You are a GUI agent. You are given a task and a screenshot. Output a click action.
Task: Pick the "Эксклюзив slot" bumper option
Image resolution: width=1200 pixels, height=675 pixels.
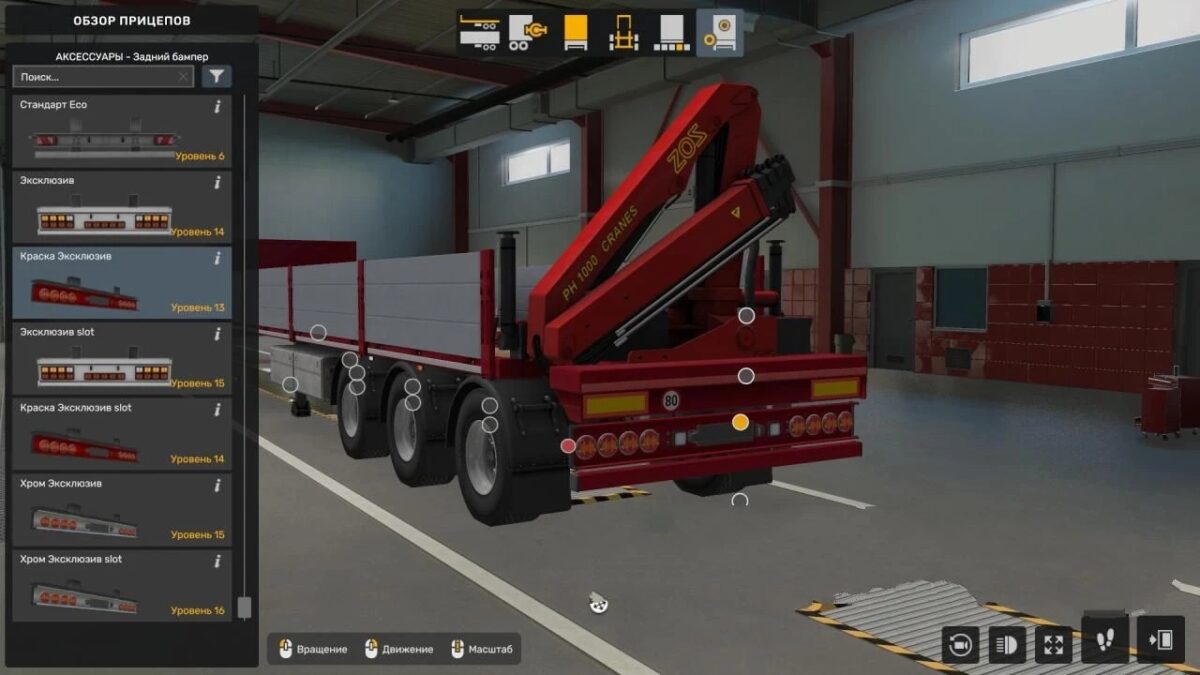120,359
